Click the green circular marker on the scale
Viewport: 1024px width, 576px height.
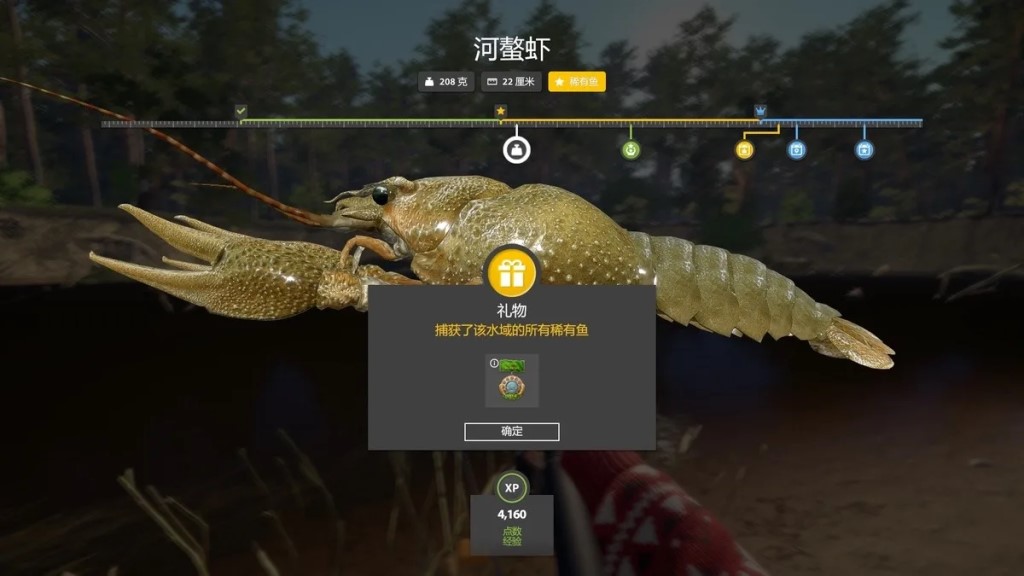pos(630,150)
